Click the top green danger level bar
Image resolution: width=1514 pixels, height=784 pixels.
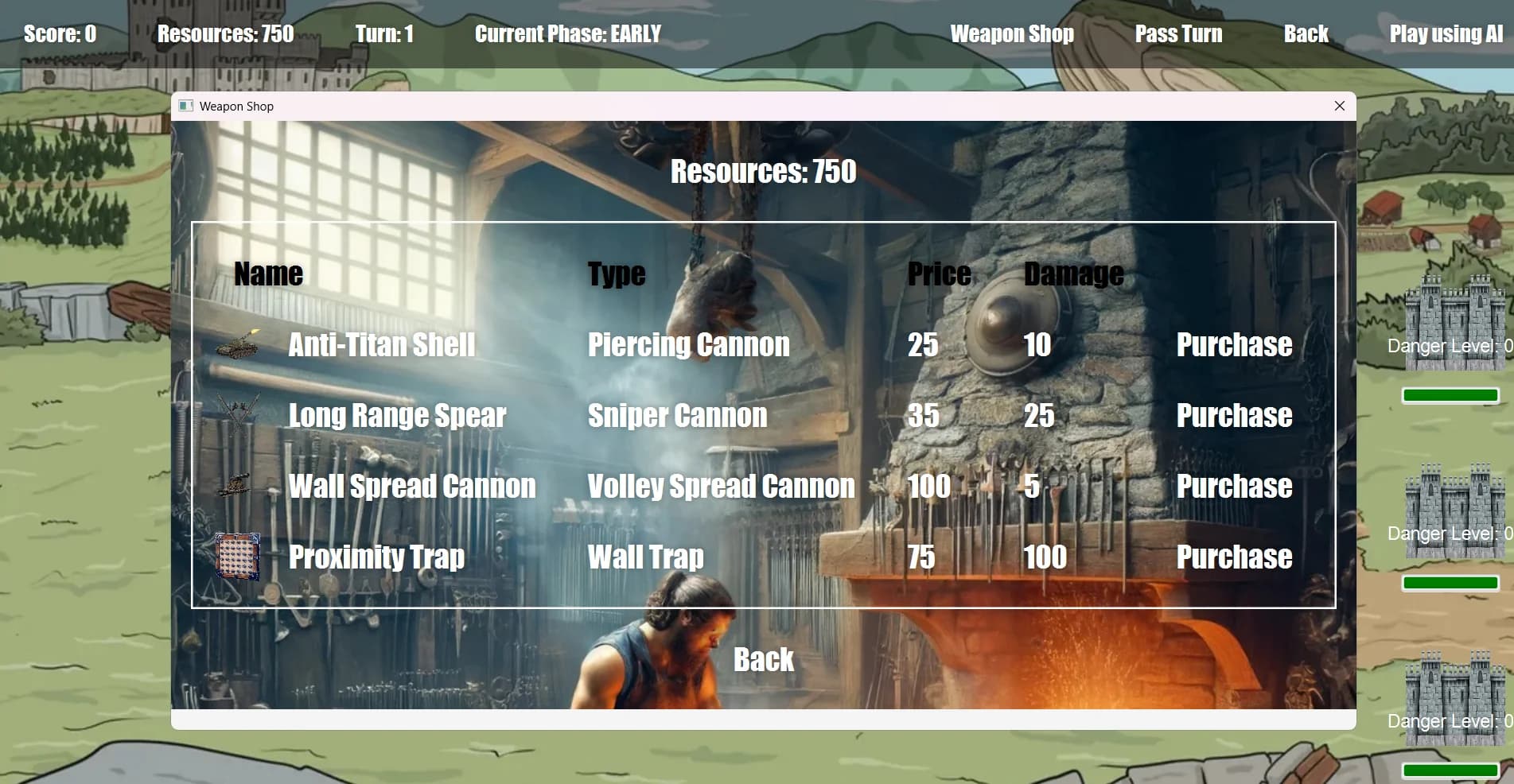coord(1450,394)
